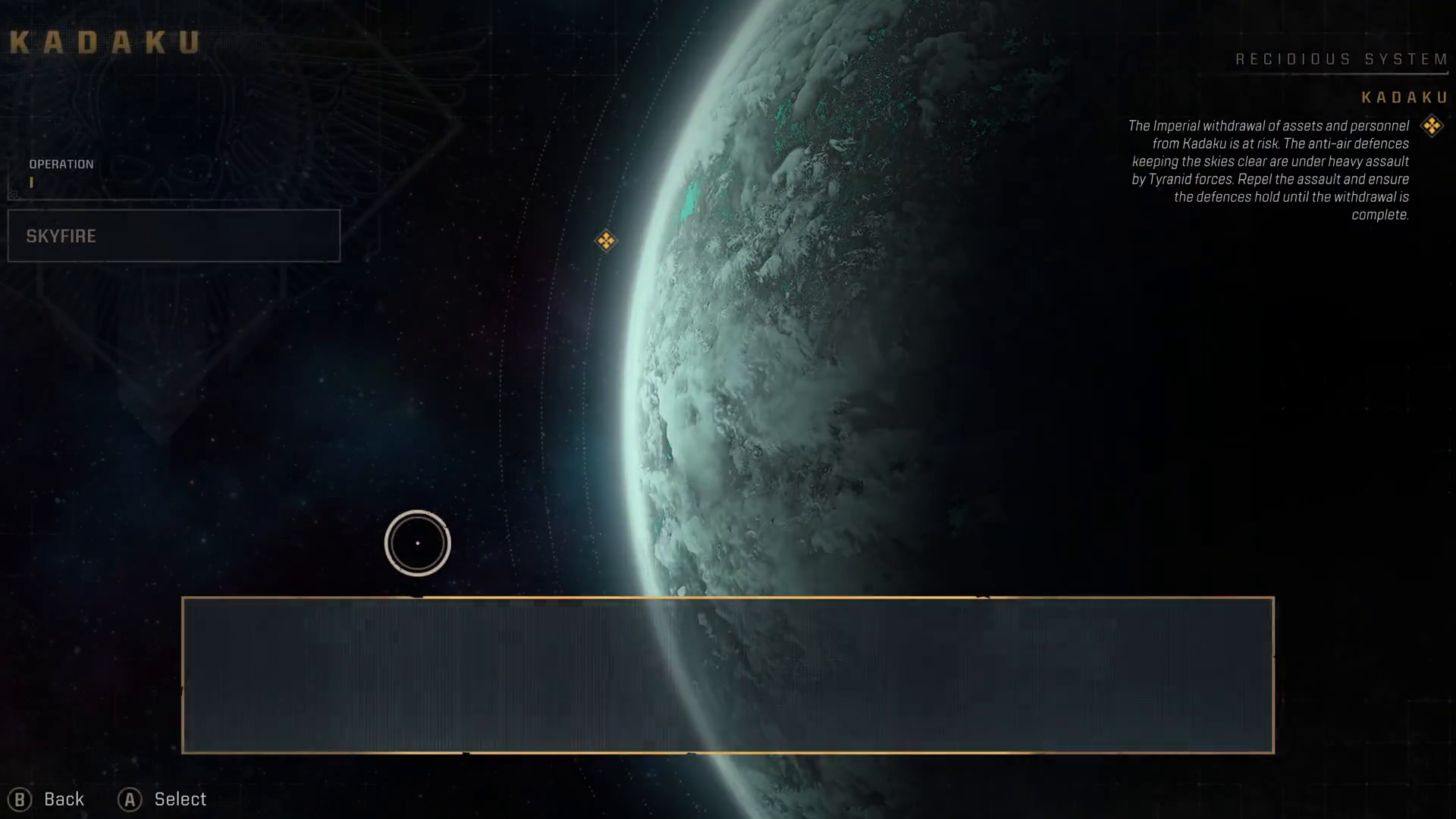Viewport: 1456px width, 819px height.
Task: Toggle the mission marker highlight near the planet's edge
Action: click(x=605, y=240)
